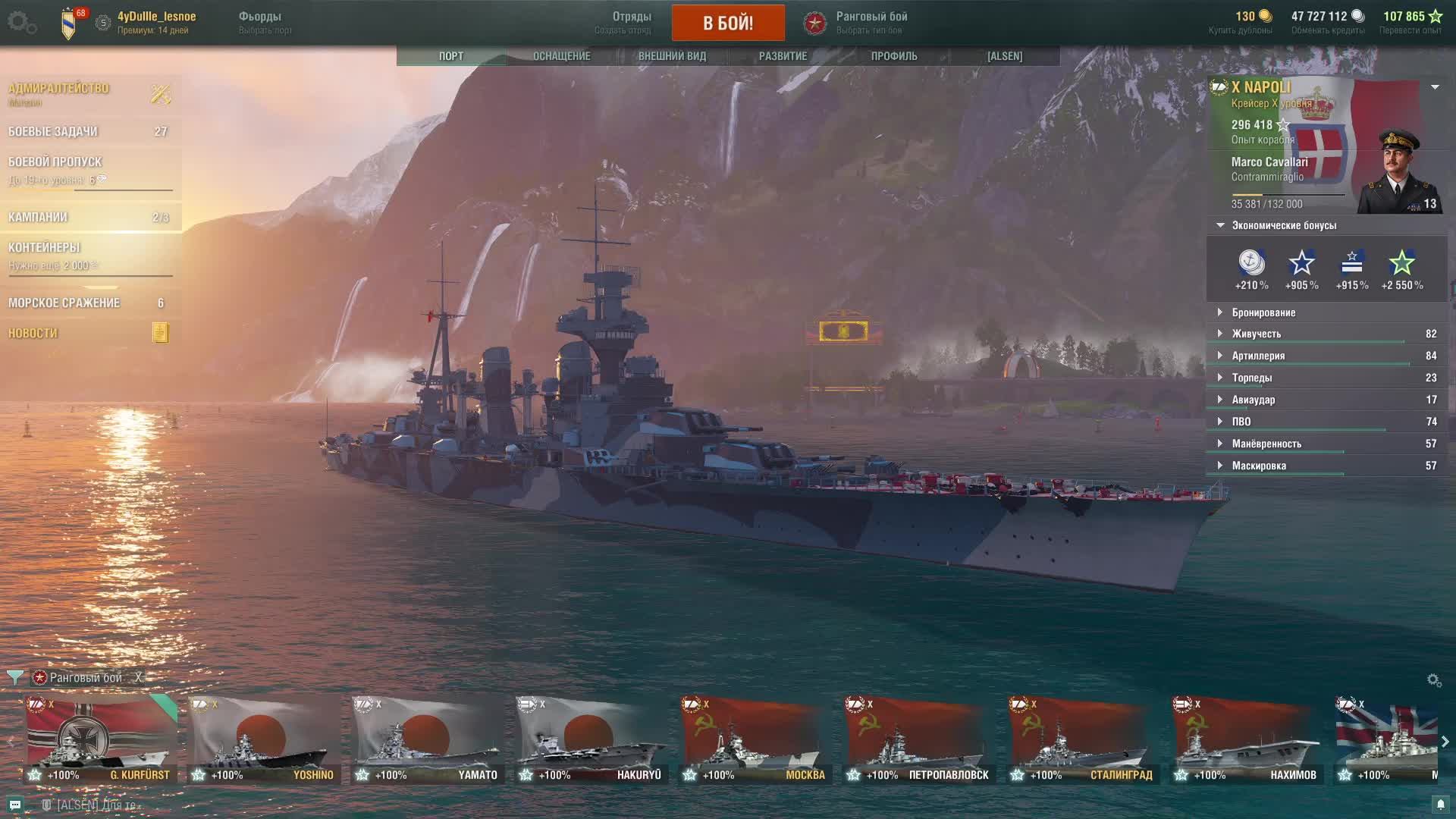Expand the Артиллерия parameter row
Viewport: 1456px width, 819px height.
(x=1258, y=356)
